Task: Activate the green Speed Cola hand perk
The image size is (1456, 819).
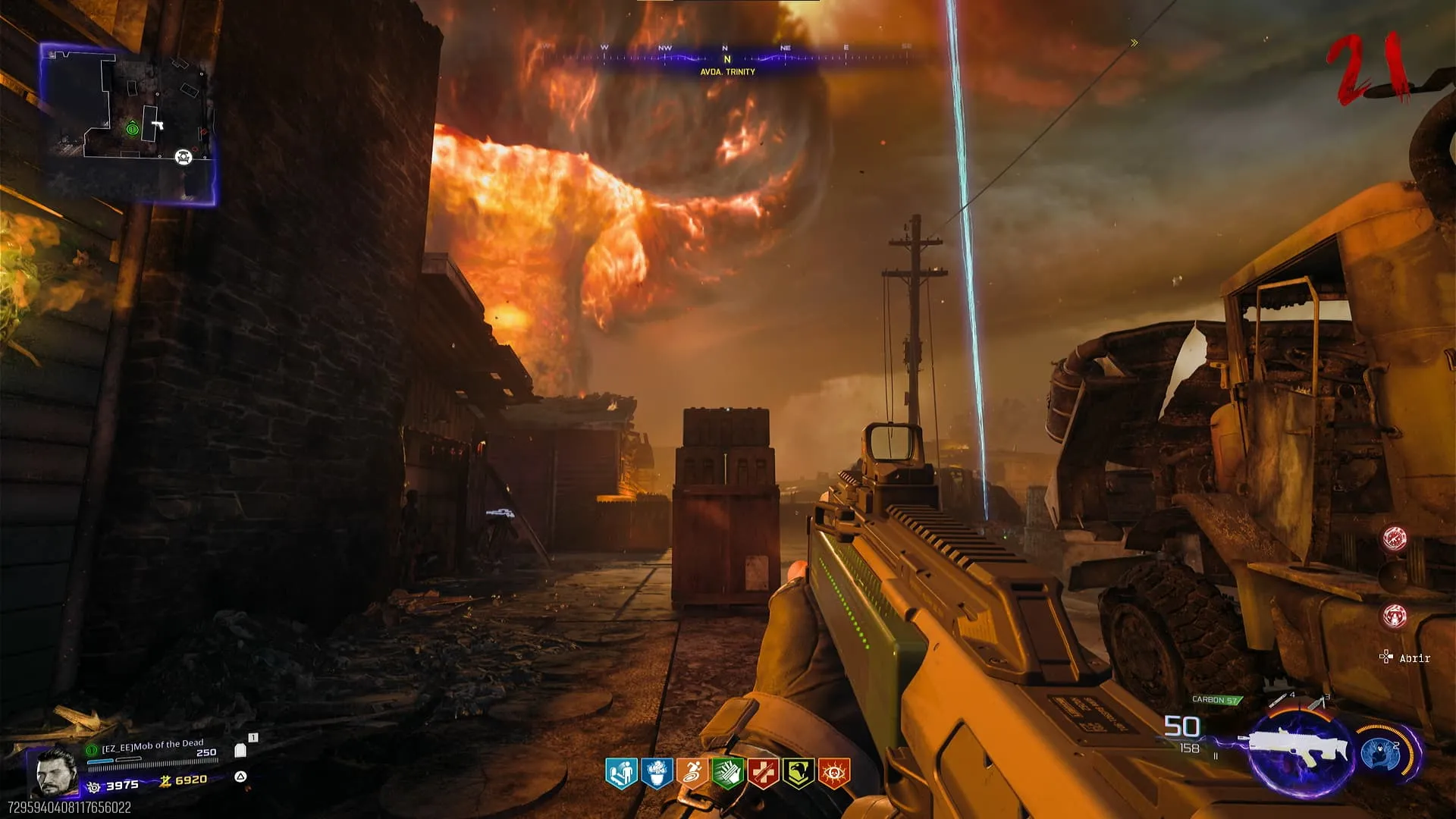Action: click(x=727, y=773)
